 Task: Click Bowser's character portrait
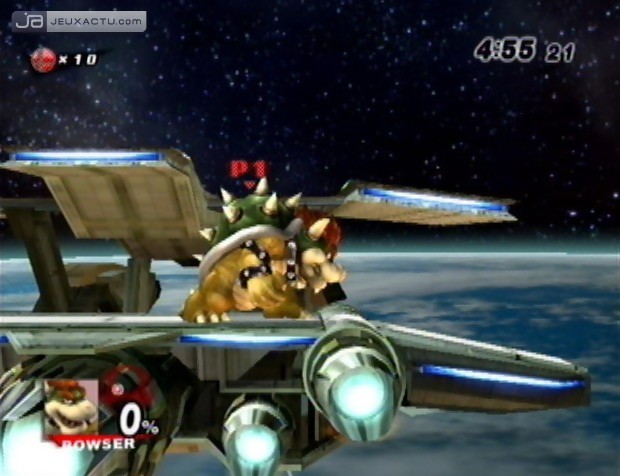(x=70, y=406)
